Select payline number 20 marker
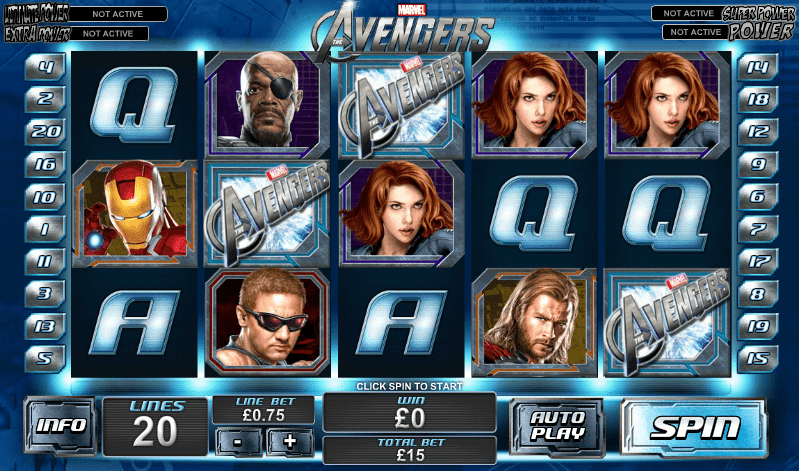The image size is (799, 471). pyautogui.click(x=45, y=130)
